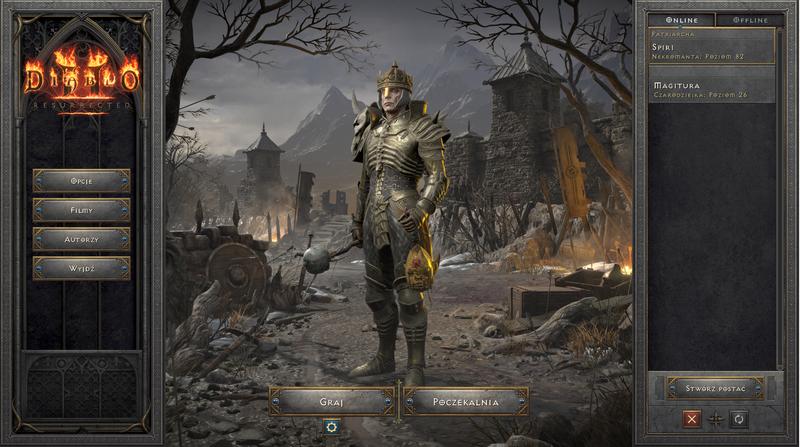Switch to the Online characters tab

pyautogui.click(x=679, y=19)
